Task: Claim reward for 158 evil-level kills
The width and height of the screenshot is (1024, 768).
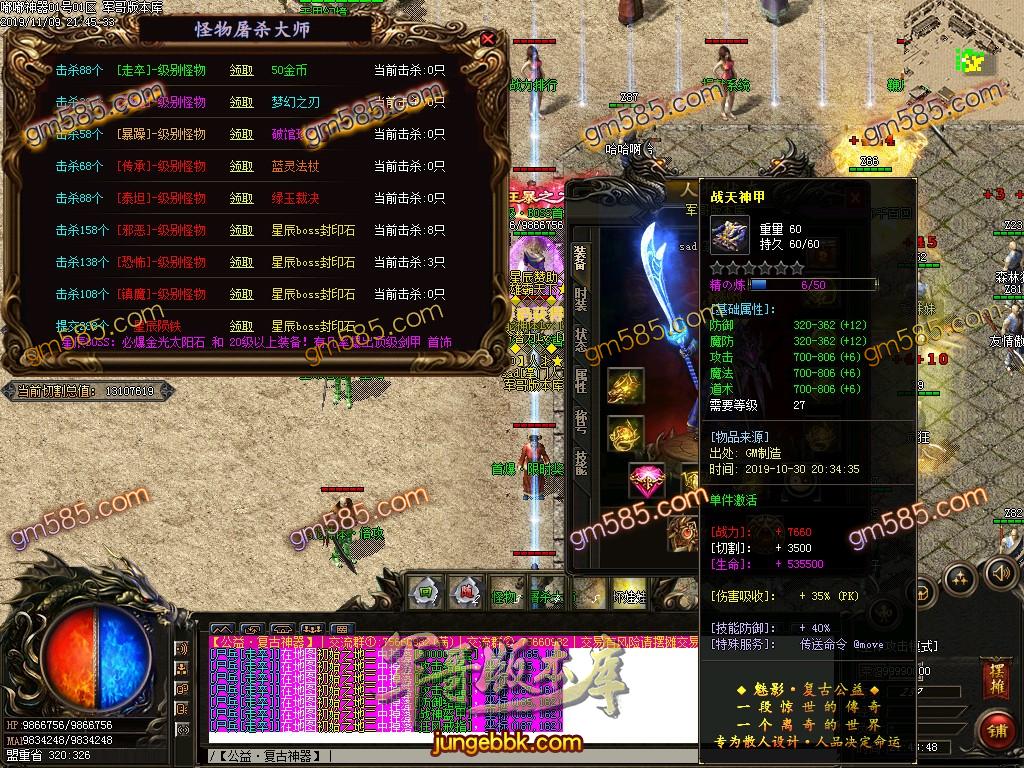Action: click(x=241, y=231)
